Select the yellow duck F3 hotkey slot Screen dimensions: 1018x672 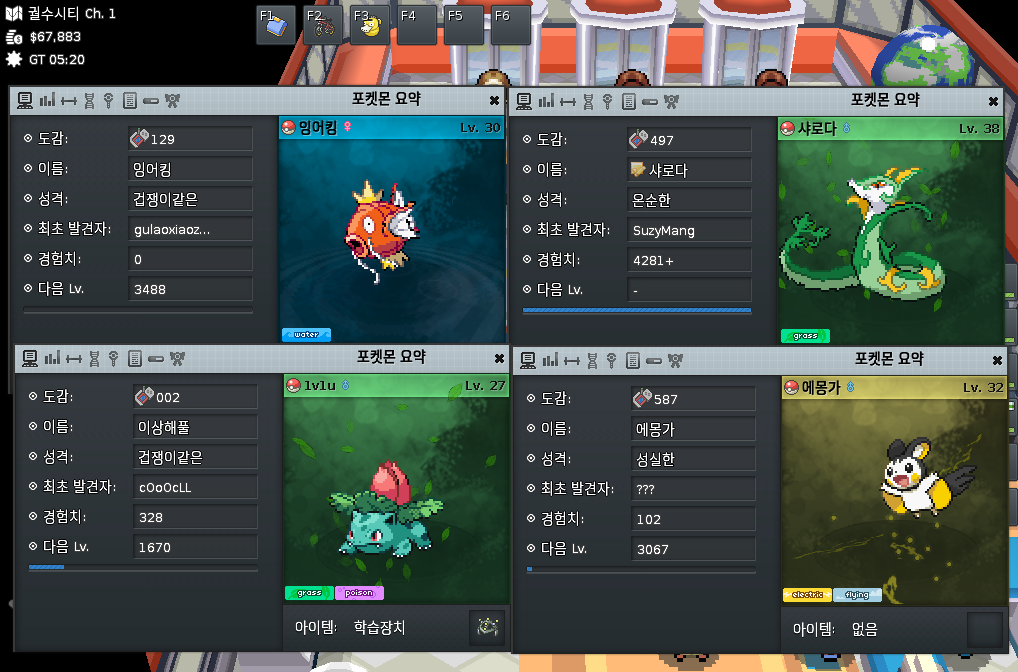coord(370,25)
